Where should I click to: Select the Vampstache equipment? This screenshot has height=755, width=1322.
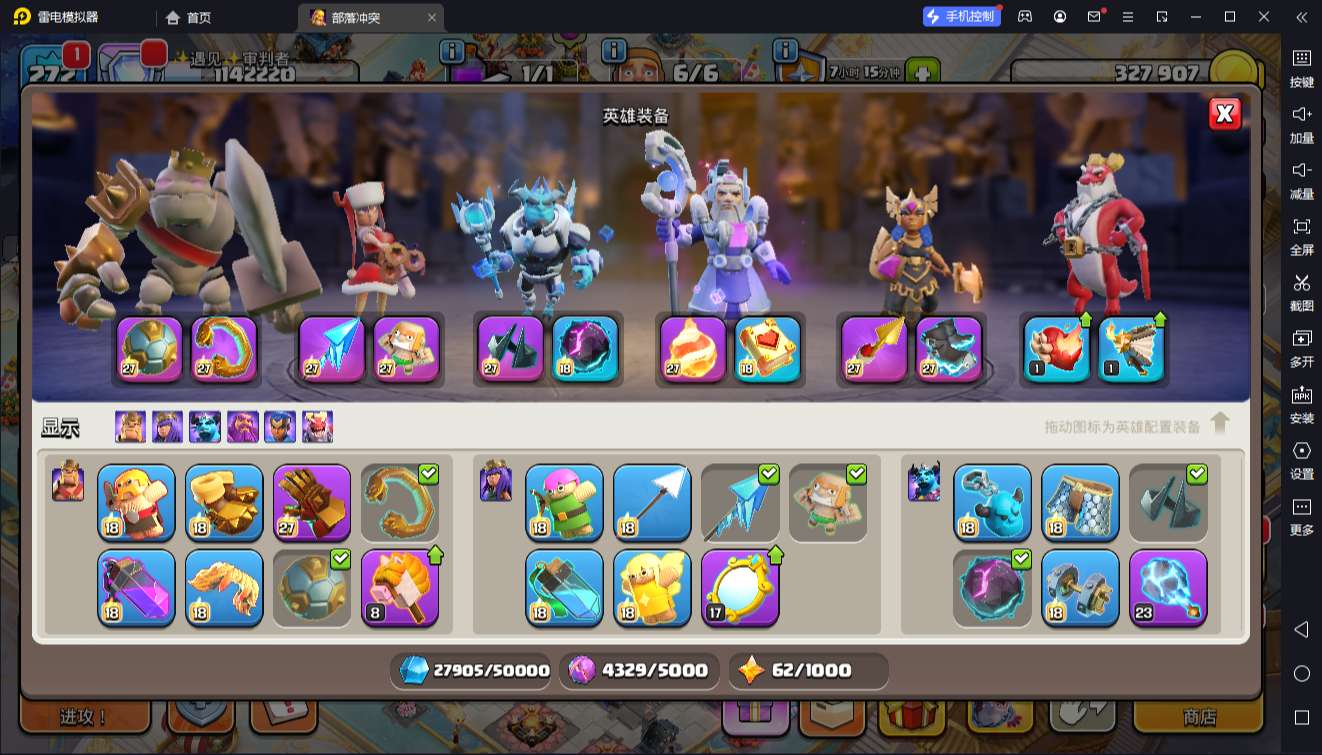point(224,588)
